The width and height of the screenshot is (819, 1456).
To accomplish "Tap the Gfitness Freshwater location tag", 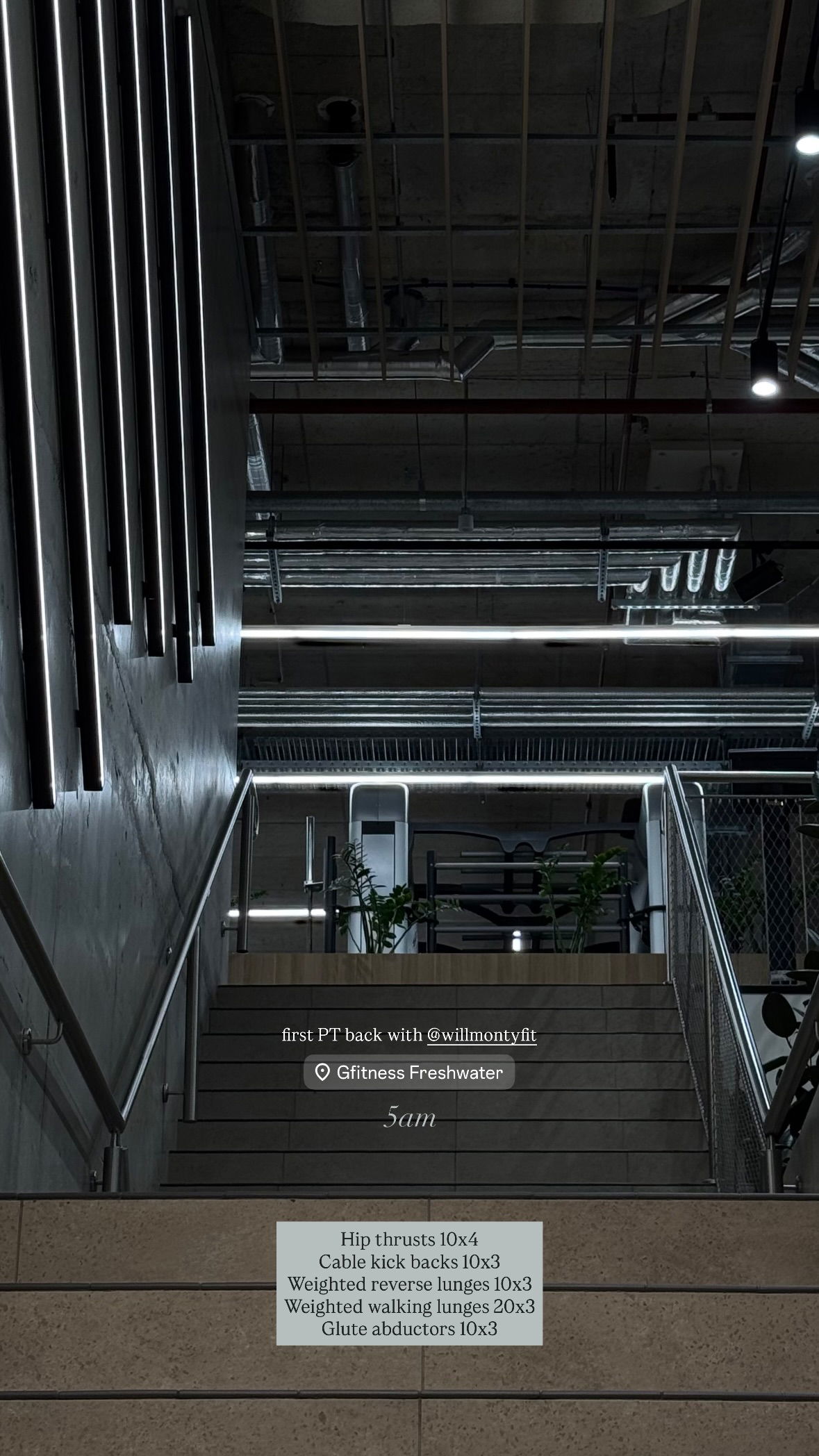I will coord(409,1073).
